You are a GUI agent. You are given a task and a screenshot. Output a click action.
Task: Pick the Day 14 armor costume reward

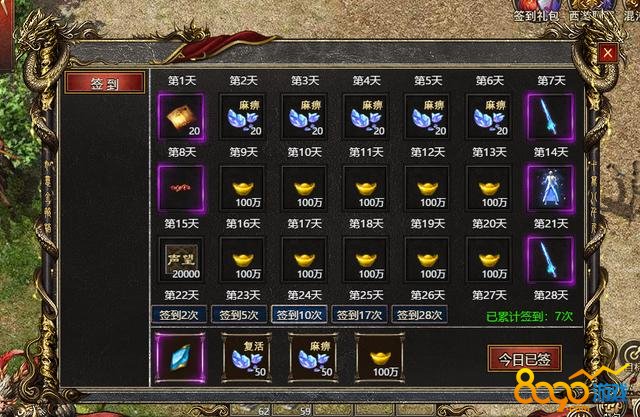(x=551, y=186)
